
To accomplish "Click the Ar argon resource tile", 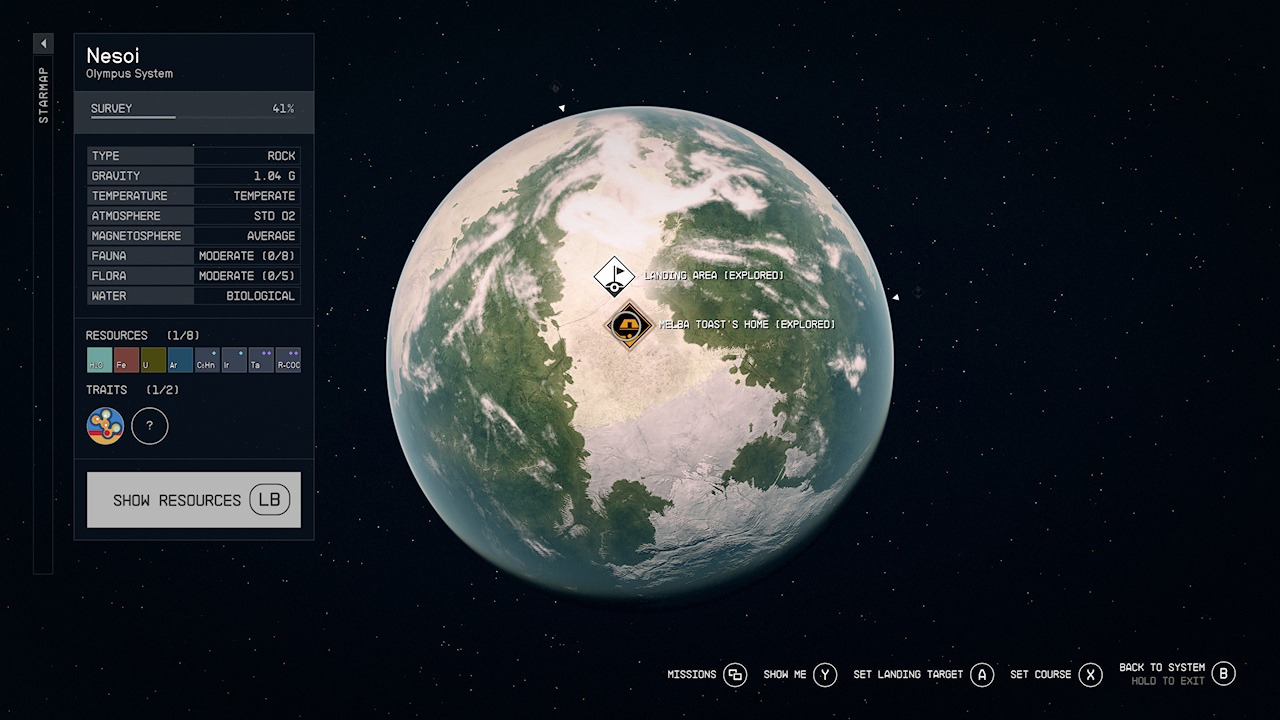I will tap(180, 360).
